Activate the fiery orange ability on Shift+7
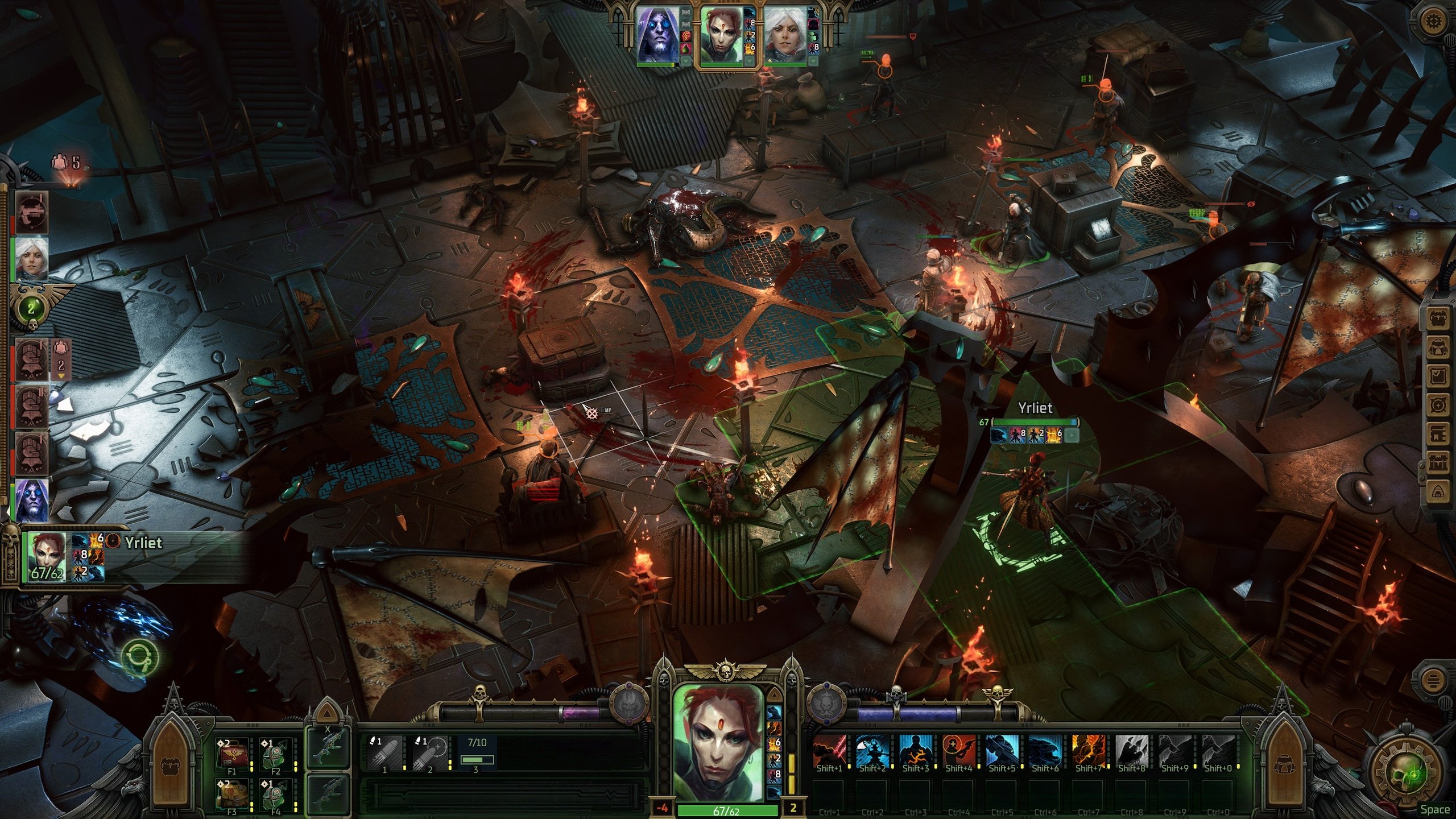Viewport: 1456px width, 819px height. [1089, 752]
